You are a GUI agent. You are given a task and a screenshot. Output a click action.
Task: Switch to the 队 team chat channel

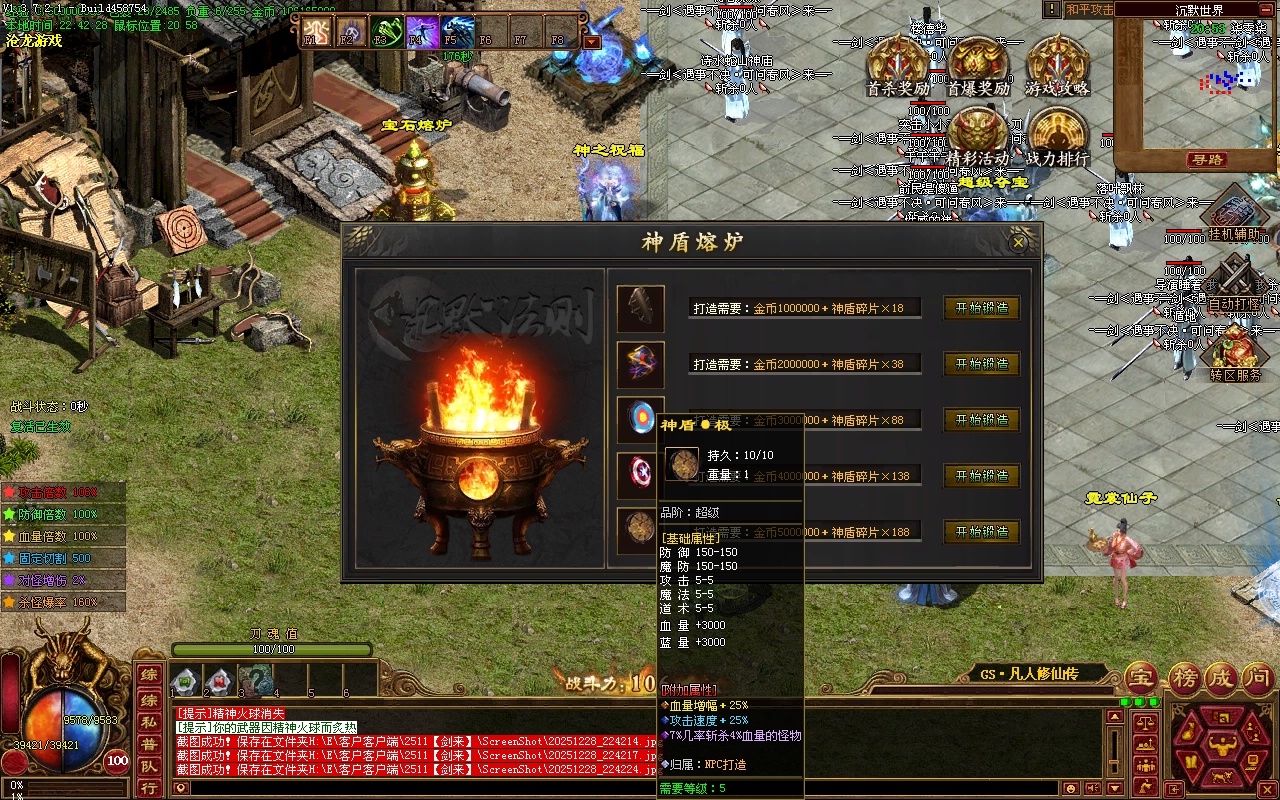(148, 765)
